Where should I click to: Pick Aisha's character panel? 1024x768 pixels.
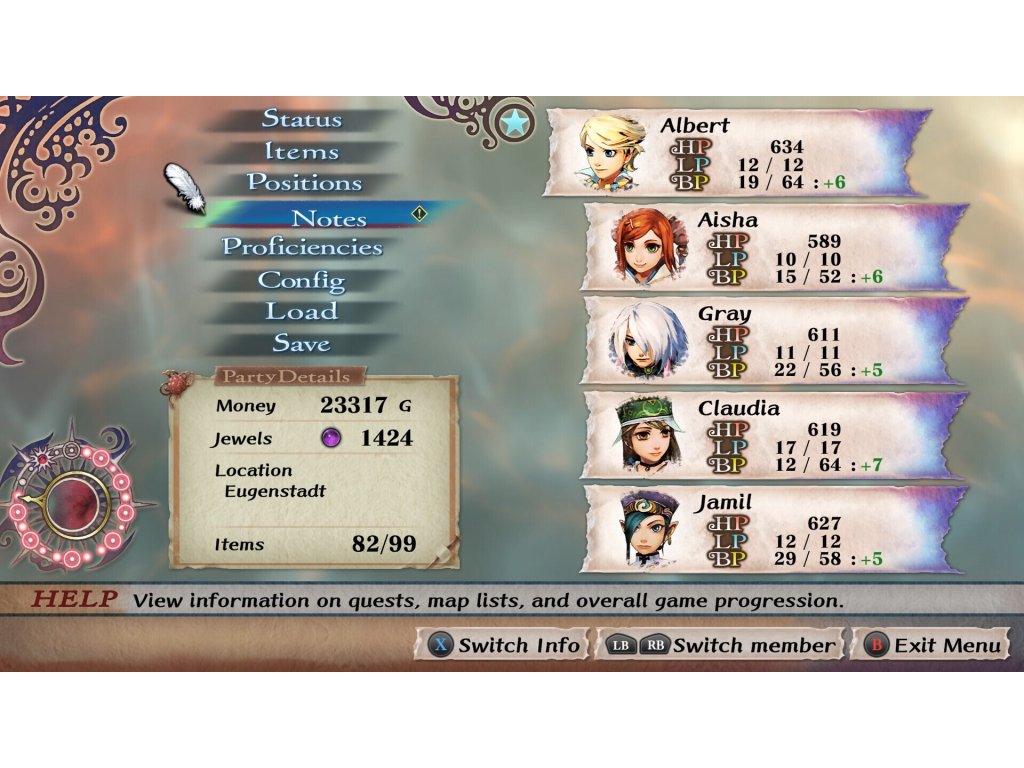(773, 247)
